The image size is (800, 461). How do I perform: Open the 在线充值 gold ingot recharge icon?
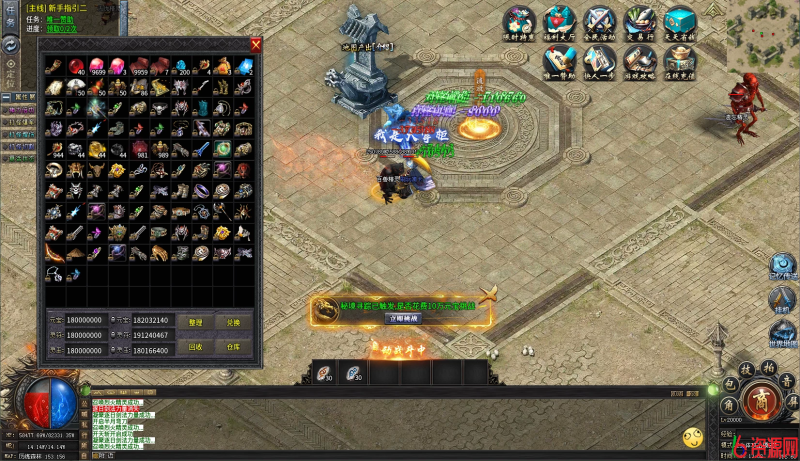coord(679,60)
